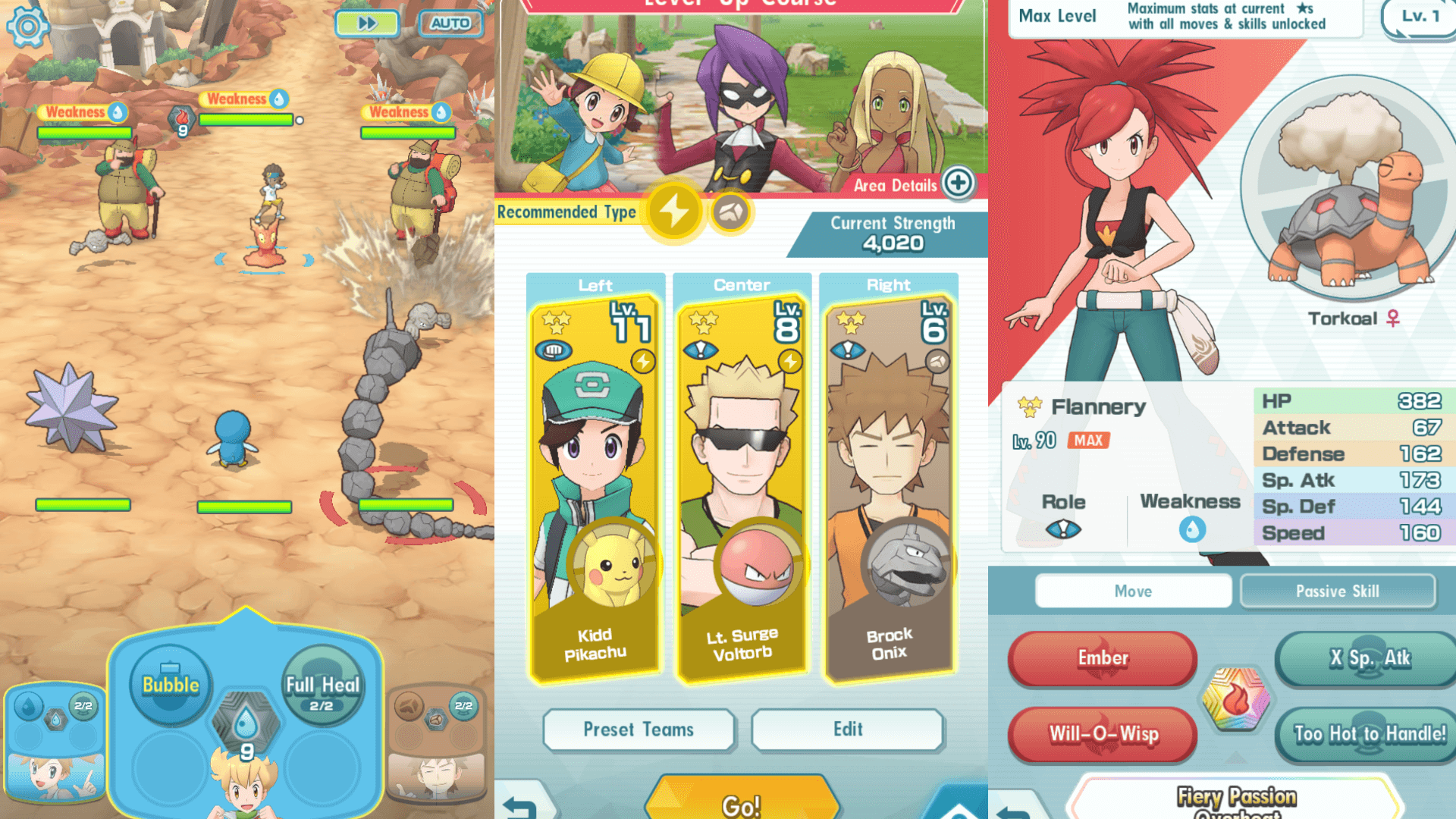
Task: Open Preset Teams
Action: [x=639, y=730]
